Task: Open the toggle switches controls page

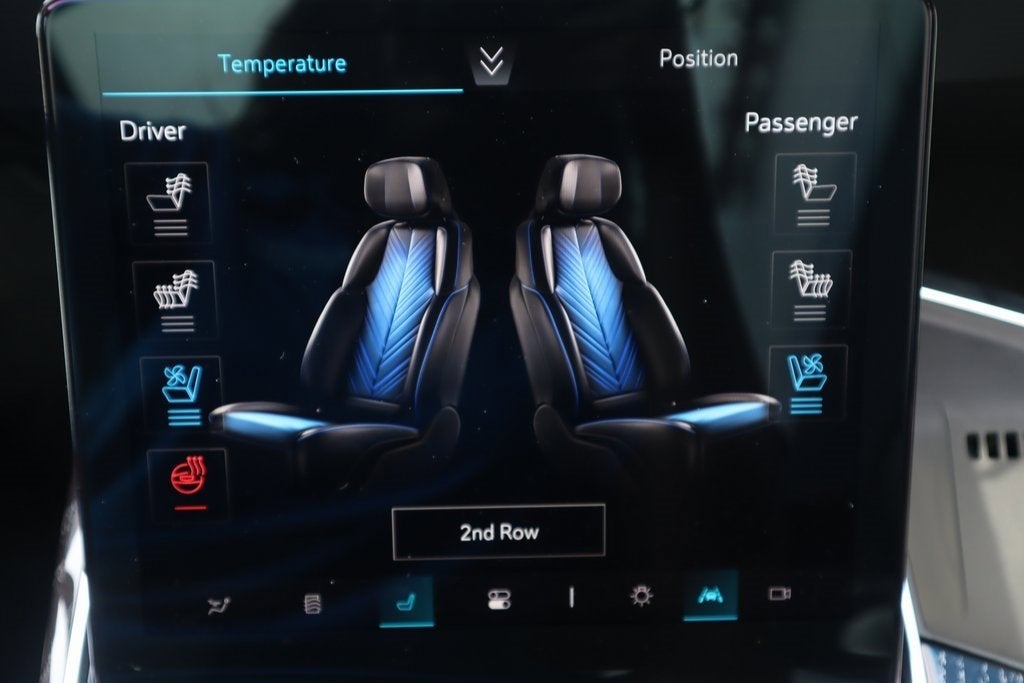Action: [x=498, y=599]
